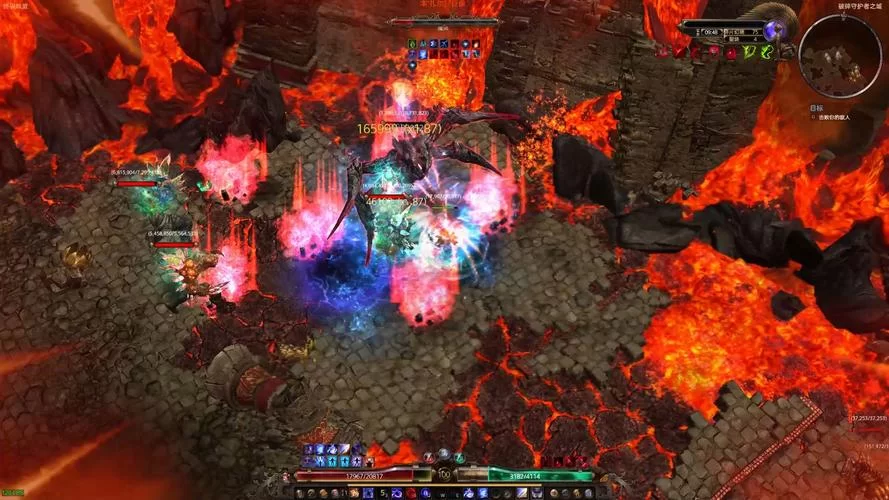The width and height of the screenshot is (889, 500).
Task: Click the green round icon above the energy bar
Action: point(460,457)
